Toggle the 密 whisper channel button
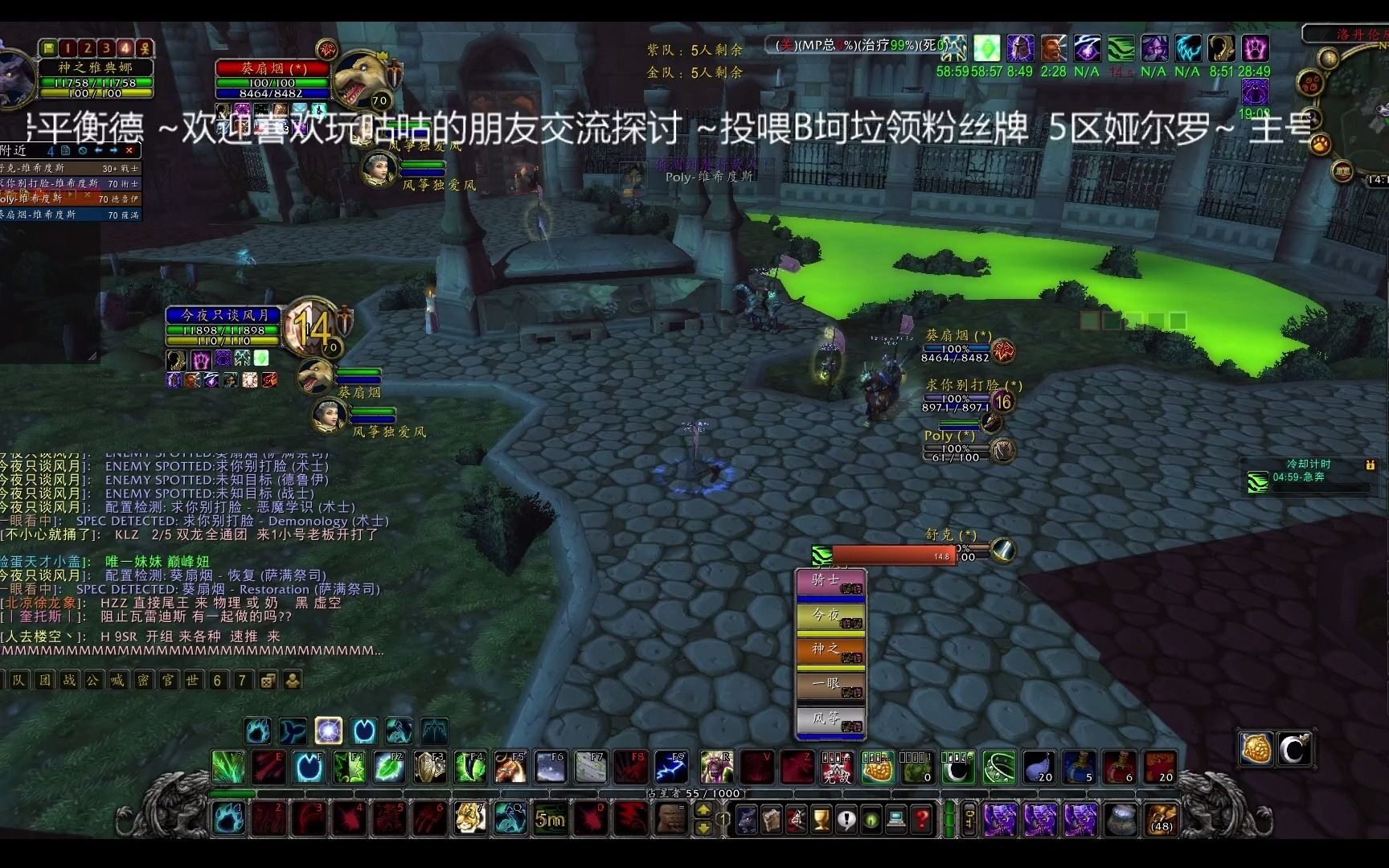This screenshot has width=1389, height=868. (141, 680)
